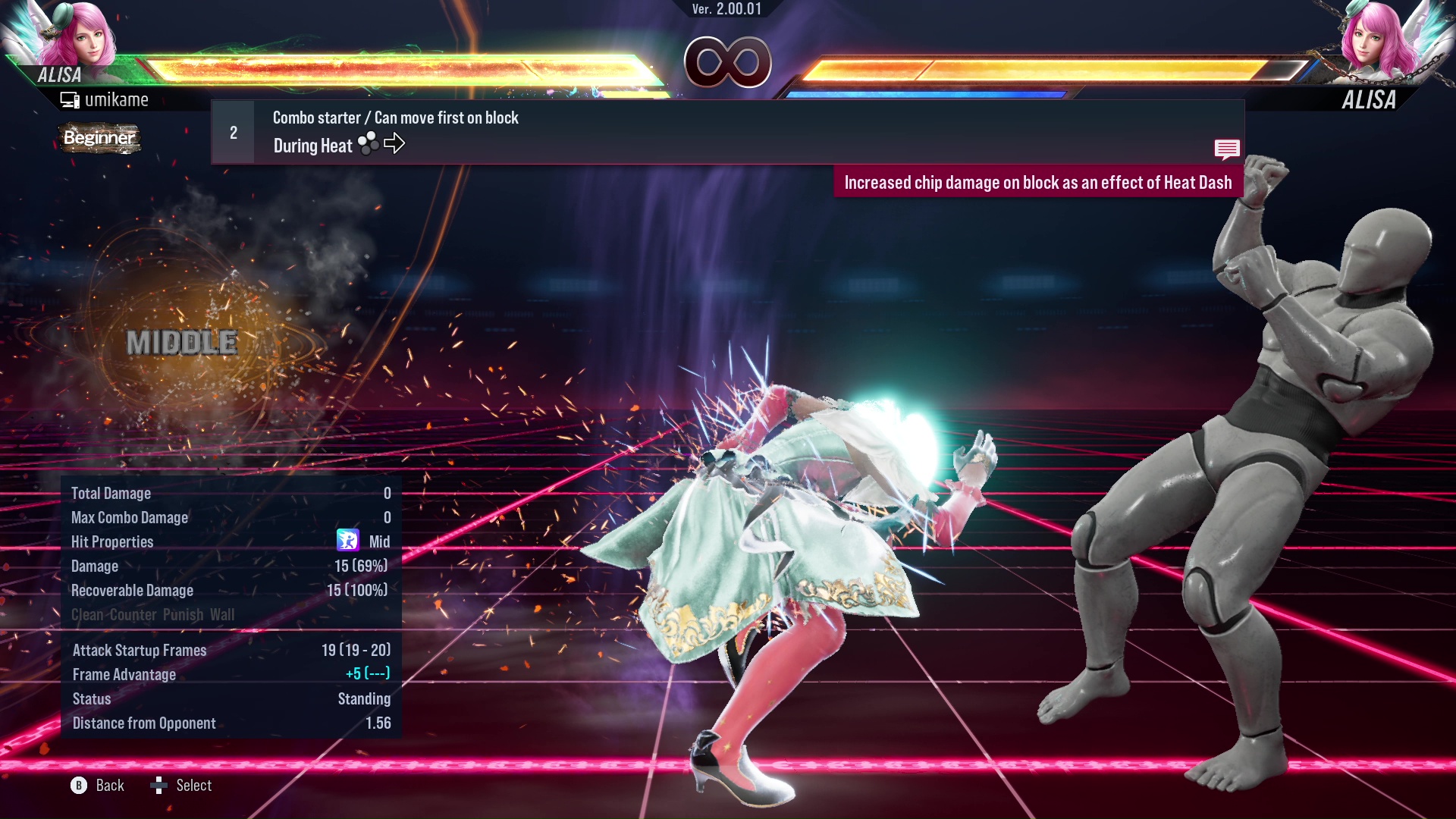Toggle the Counter hit indicator

click(130, 615)
